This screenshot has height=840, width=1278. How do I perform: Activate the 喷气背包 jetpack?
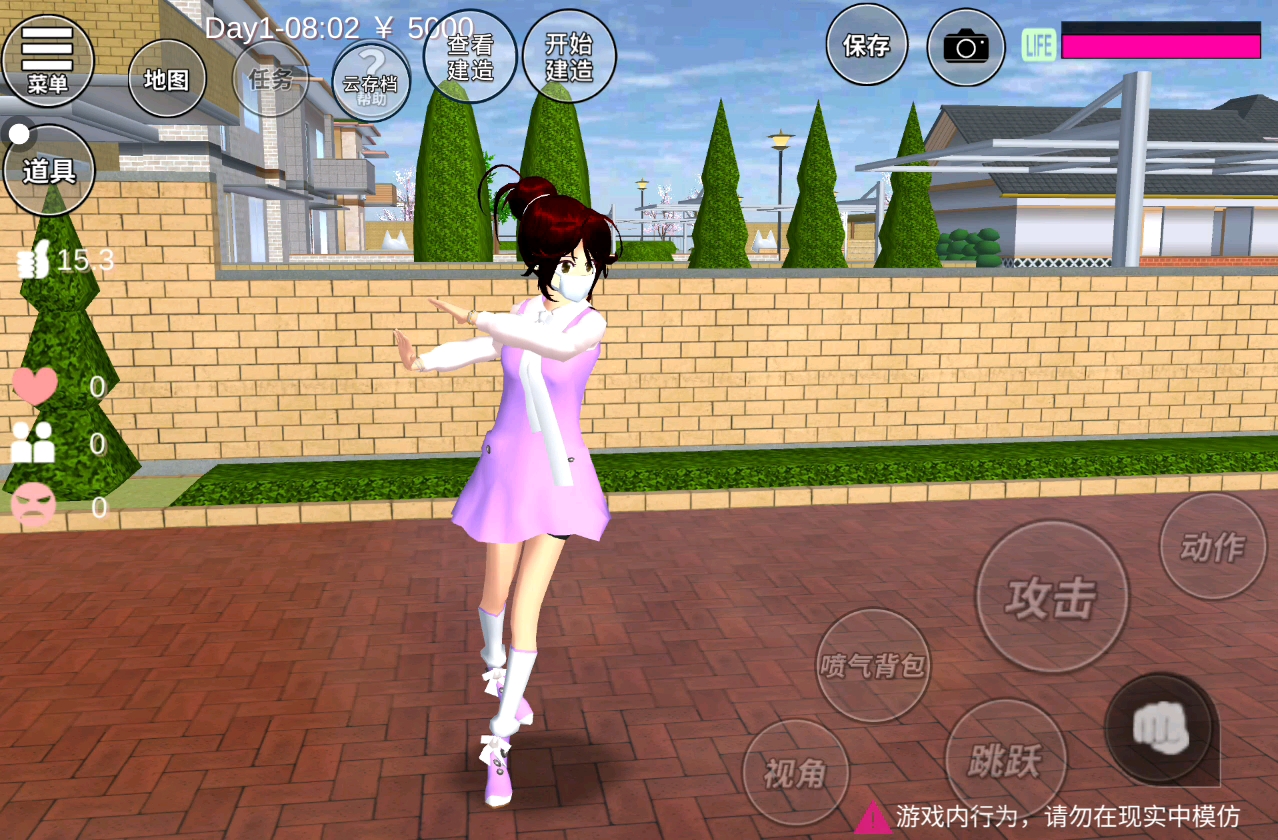pyautogui.click(x=873, y=665)
